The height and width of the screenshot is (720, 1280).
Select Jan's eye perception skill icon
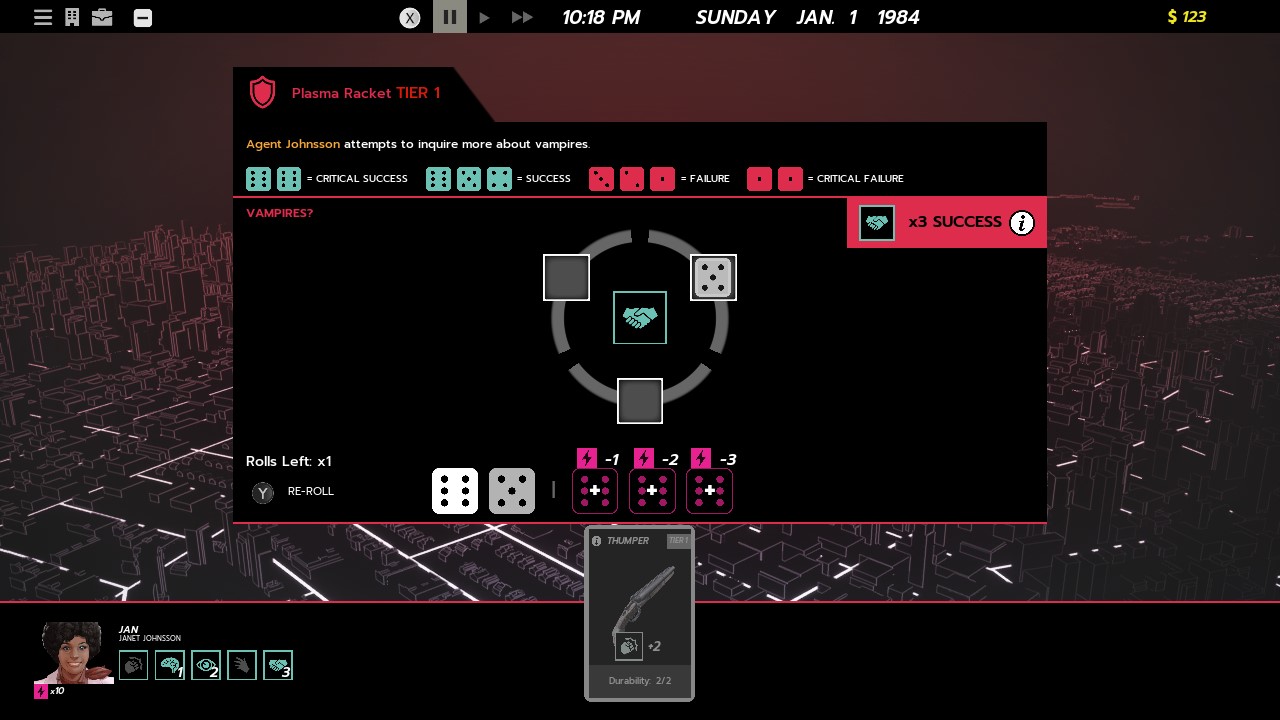pyautogui.click(x=206, y=664)
